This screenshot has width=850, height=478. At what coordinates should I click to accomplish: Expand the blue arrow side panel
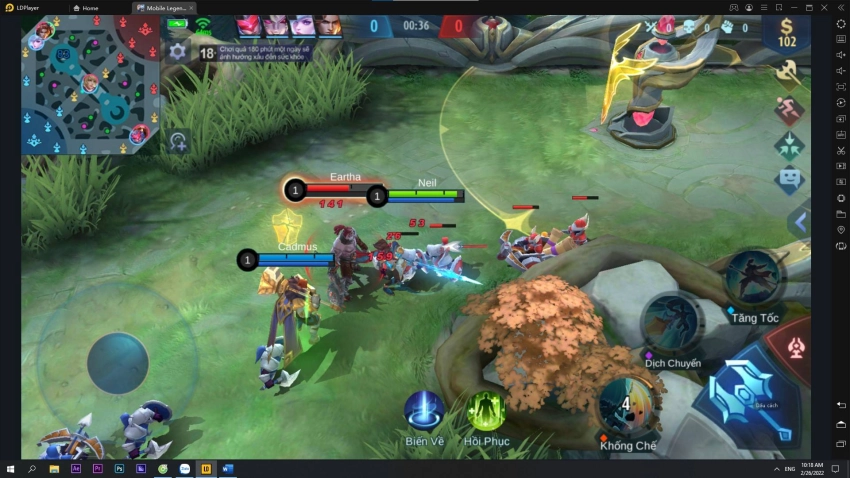tap(800, 222)
